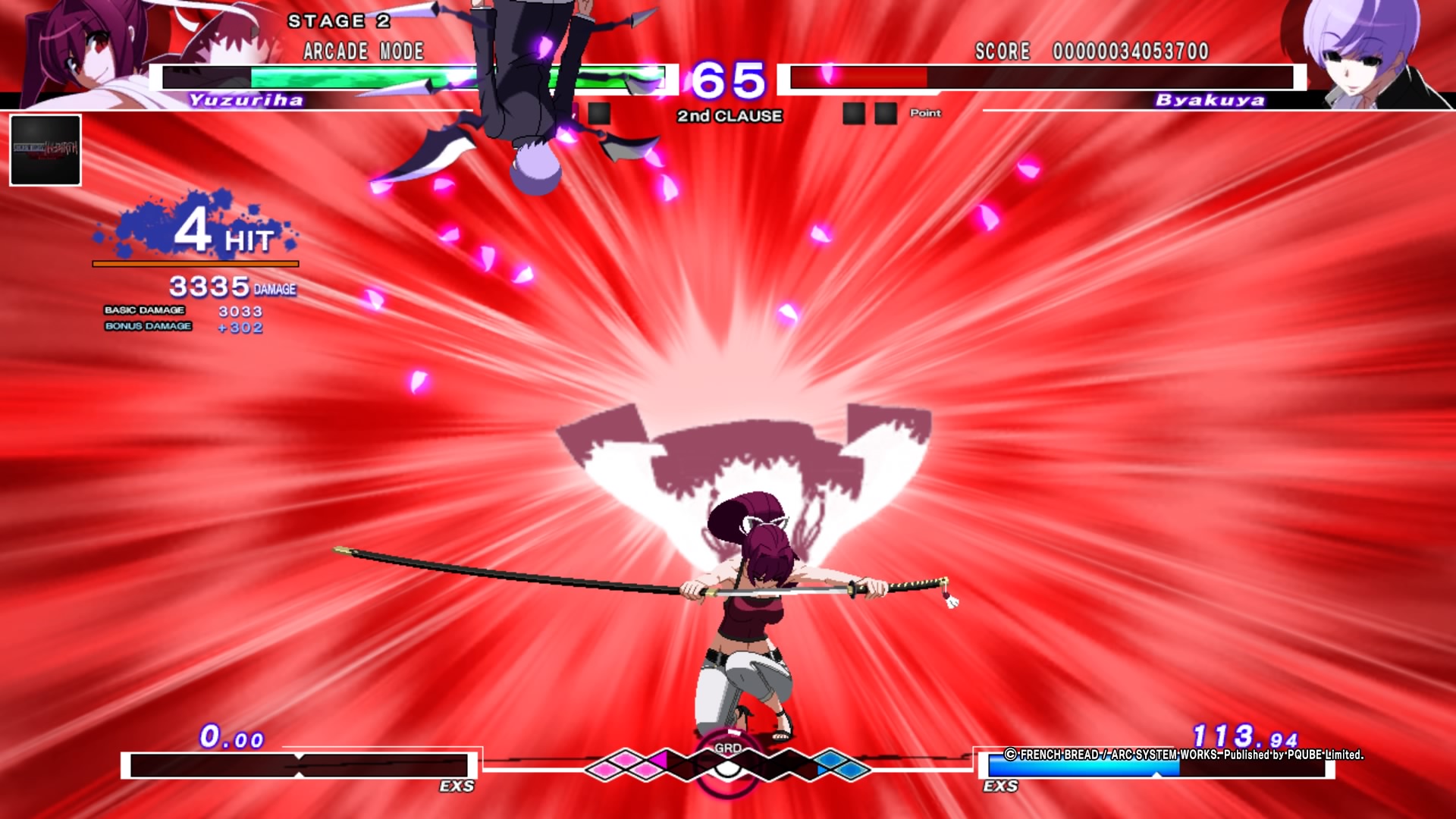Viewport: 1456px width, 819px height.
Task: Select the game logo thumbnail overlay
Action: 45,150
